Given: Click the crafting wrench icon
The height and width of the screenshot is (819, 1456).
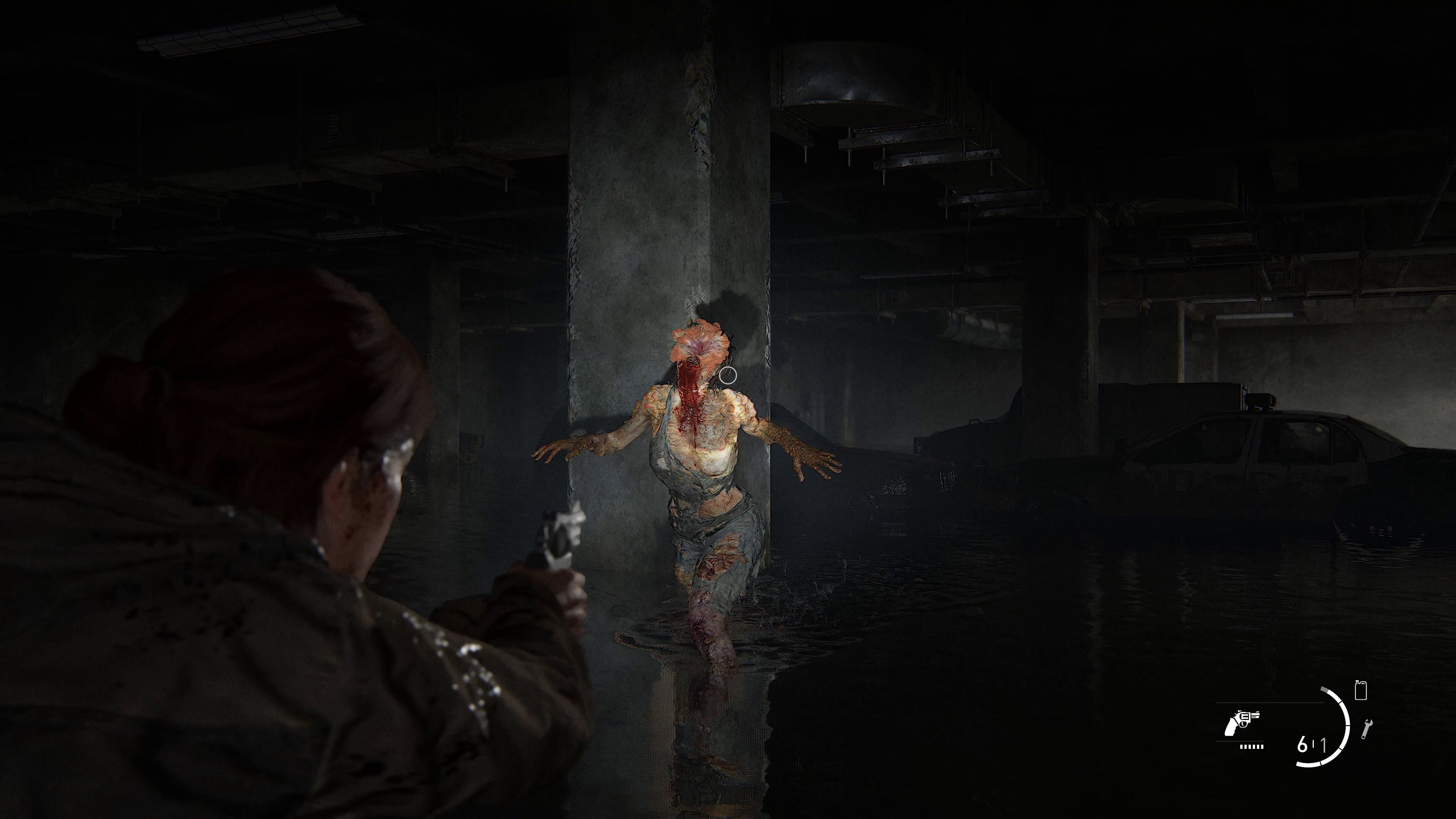Looking at the screenshot, I should tap(1367, 729).
